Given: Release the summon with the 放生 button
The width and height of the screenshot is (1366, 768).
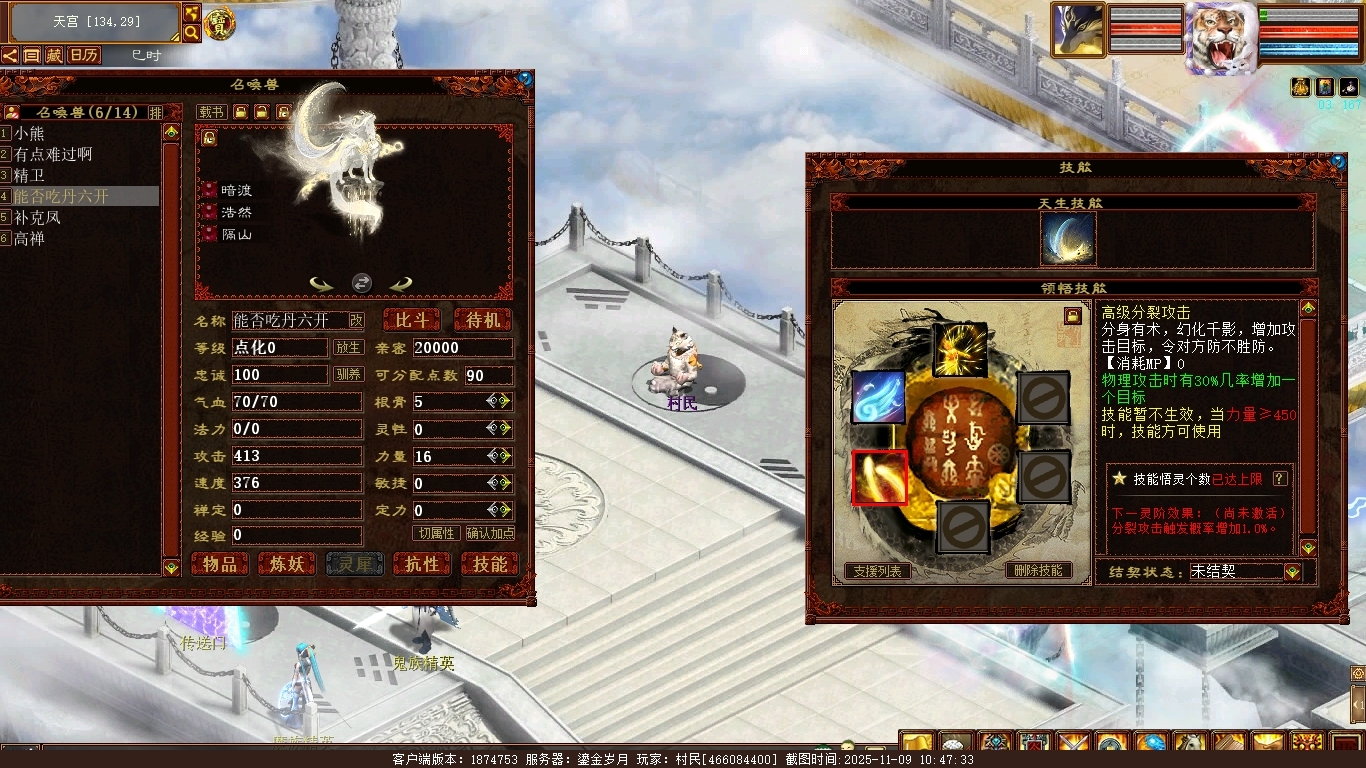Looking at the screenshot, I should [x=348, y=348].
